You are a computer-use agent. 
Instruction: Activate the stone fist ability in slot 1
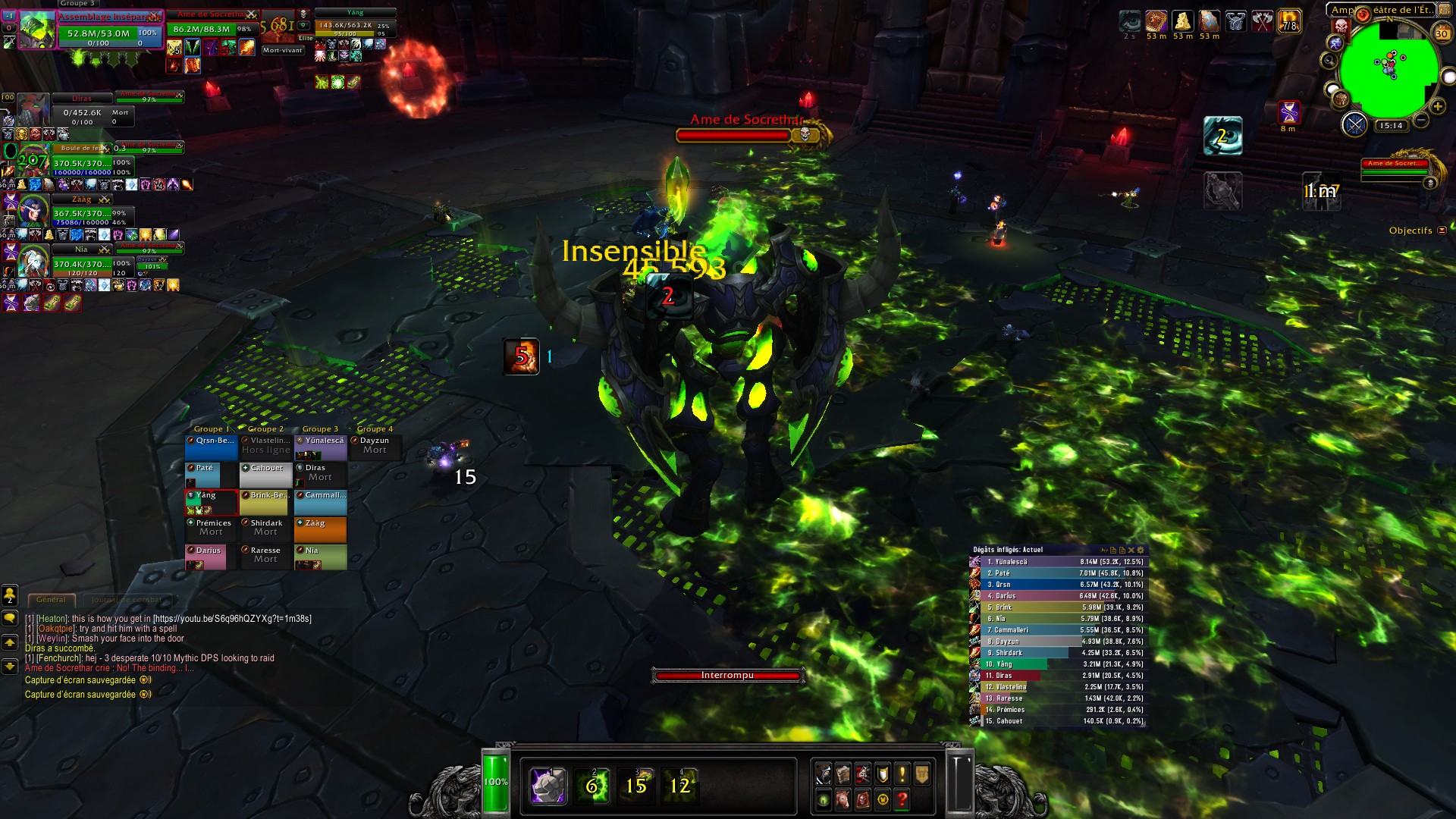[548, 786]
